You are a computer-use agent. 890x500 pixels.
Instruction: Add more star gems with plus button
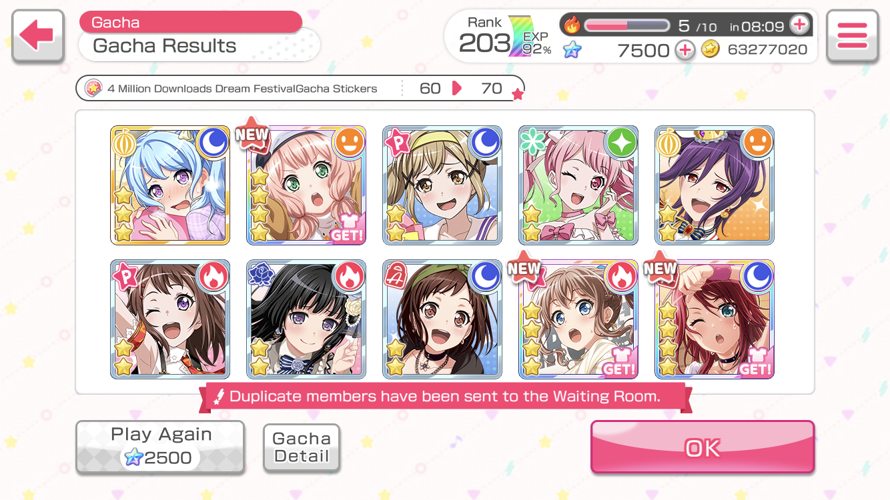[685, 50]
